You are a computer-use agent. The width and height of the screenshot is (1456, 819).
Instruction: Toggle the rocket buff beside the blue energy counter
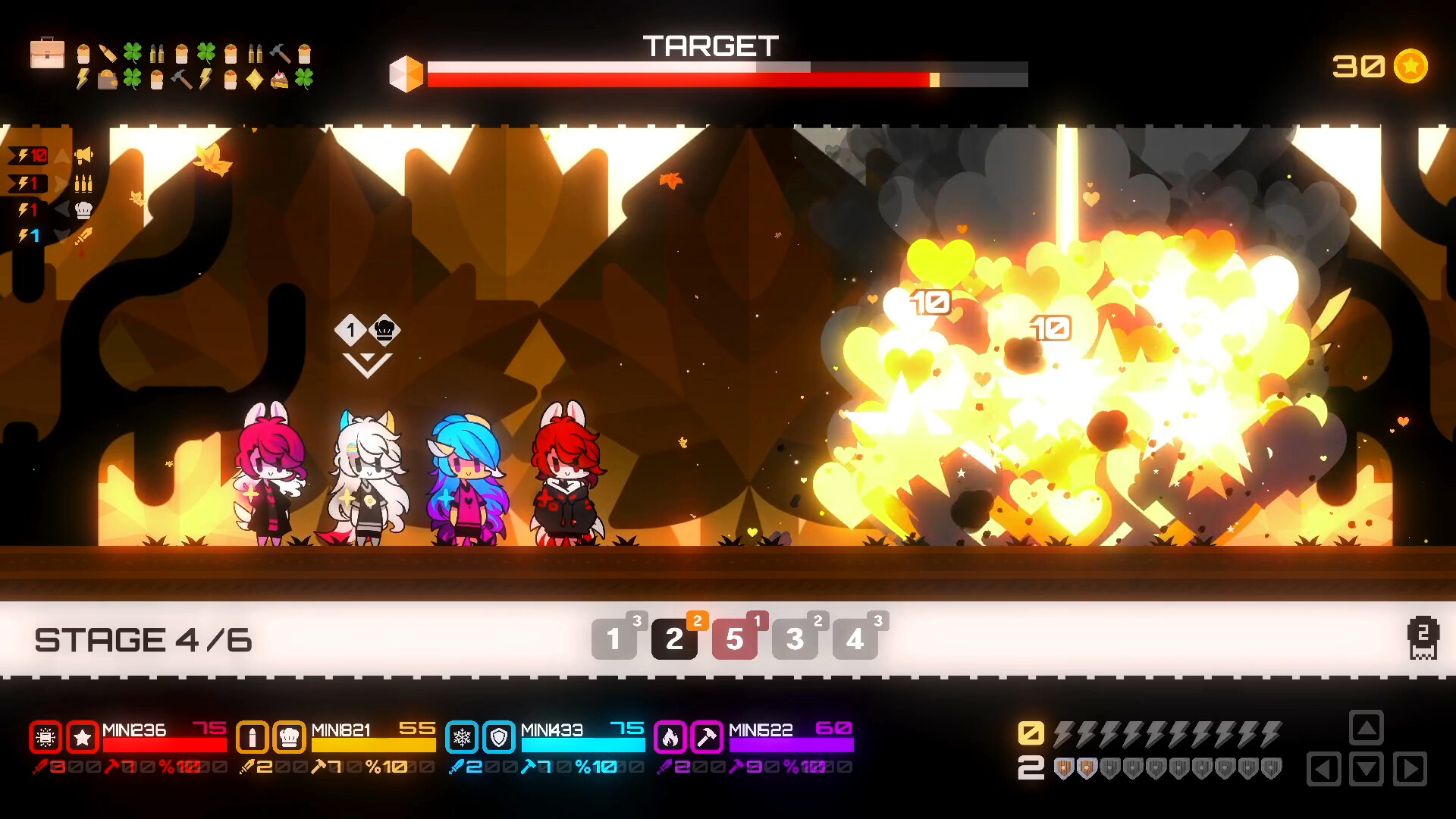[x=83, y=237]
